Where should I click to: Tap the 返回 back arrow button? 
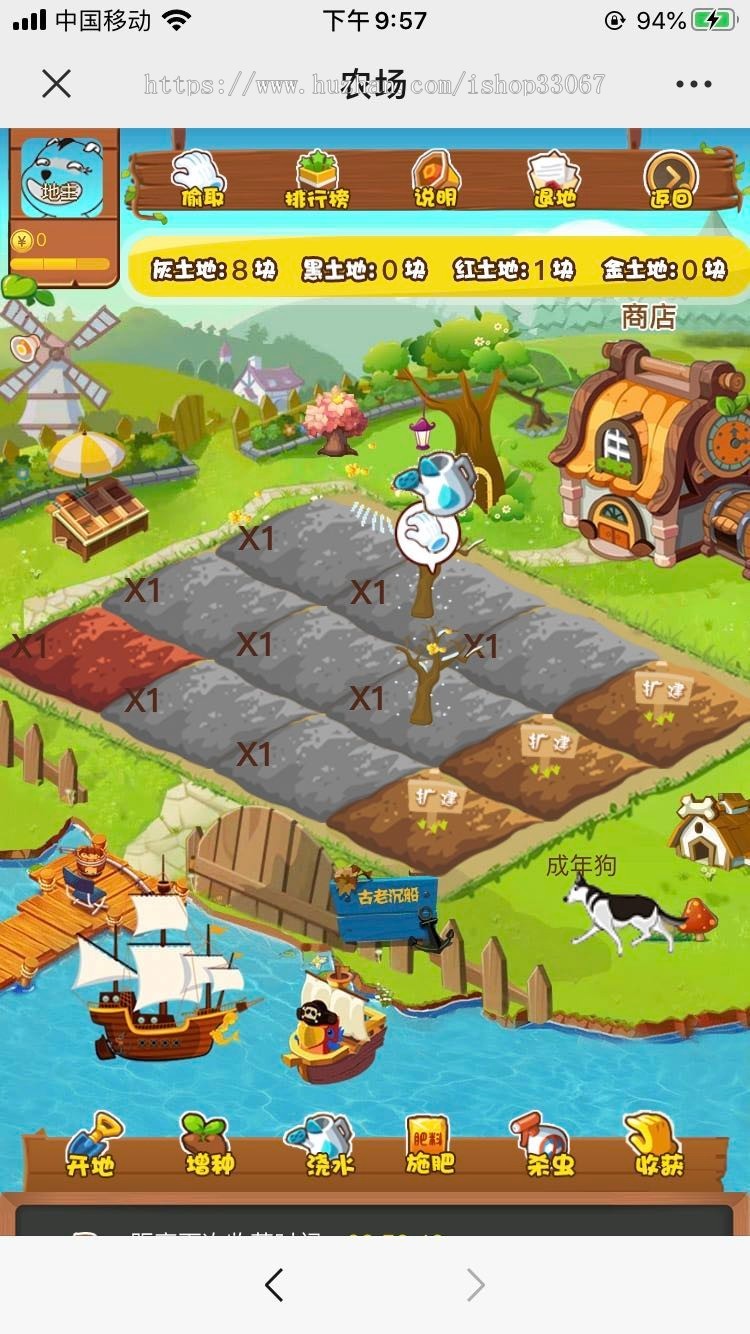[x=671, y=179]
